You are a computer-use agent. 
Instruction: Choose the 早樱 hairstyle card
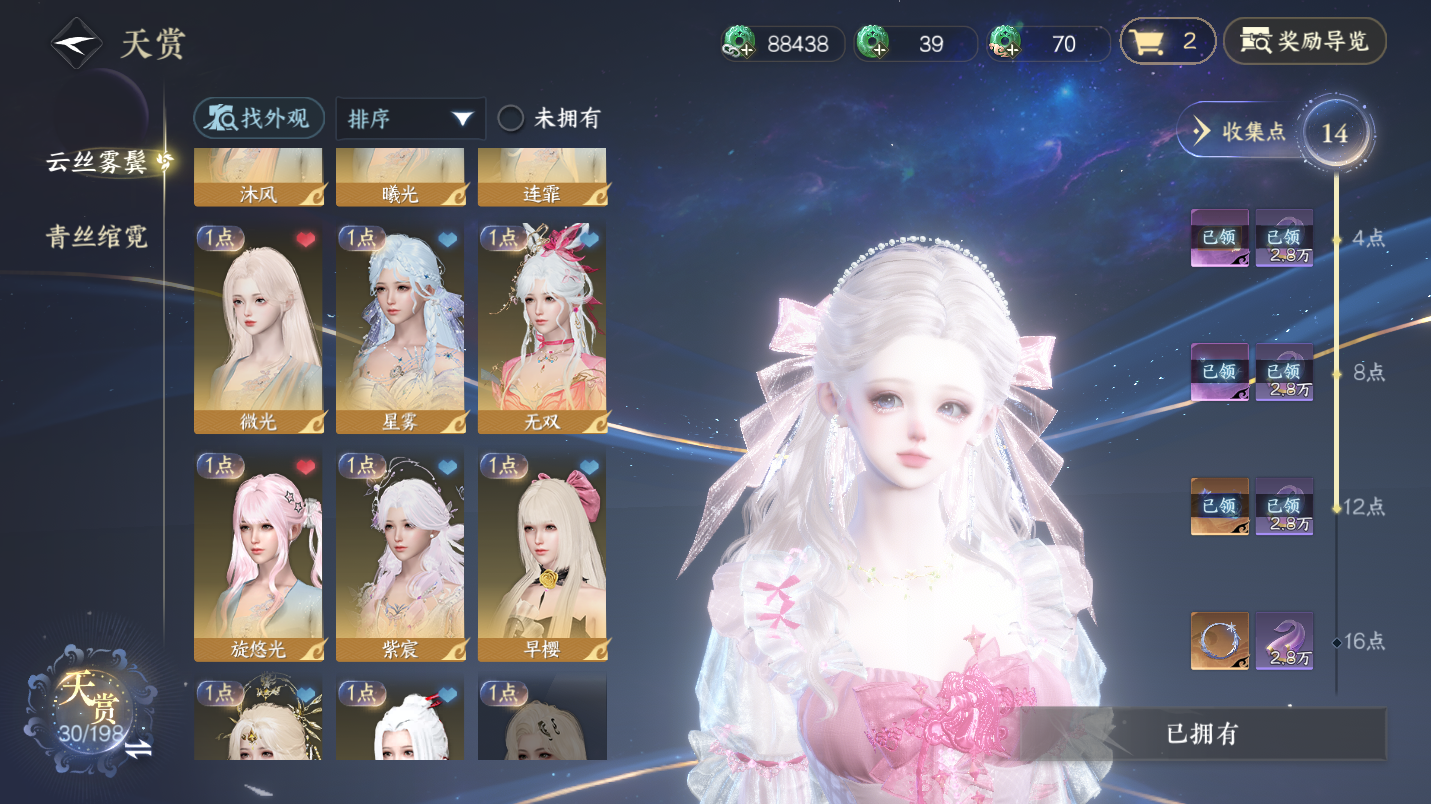coord(542,555)
